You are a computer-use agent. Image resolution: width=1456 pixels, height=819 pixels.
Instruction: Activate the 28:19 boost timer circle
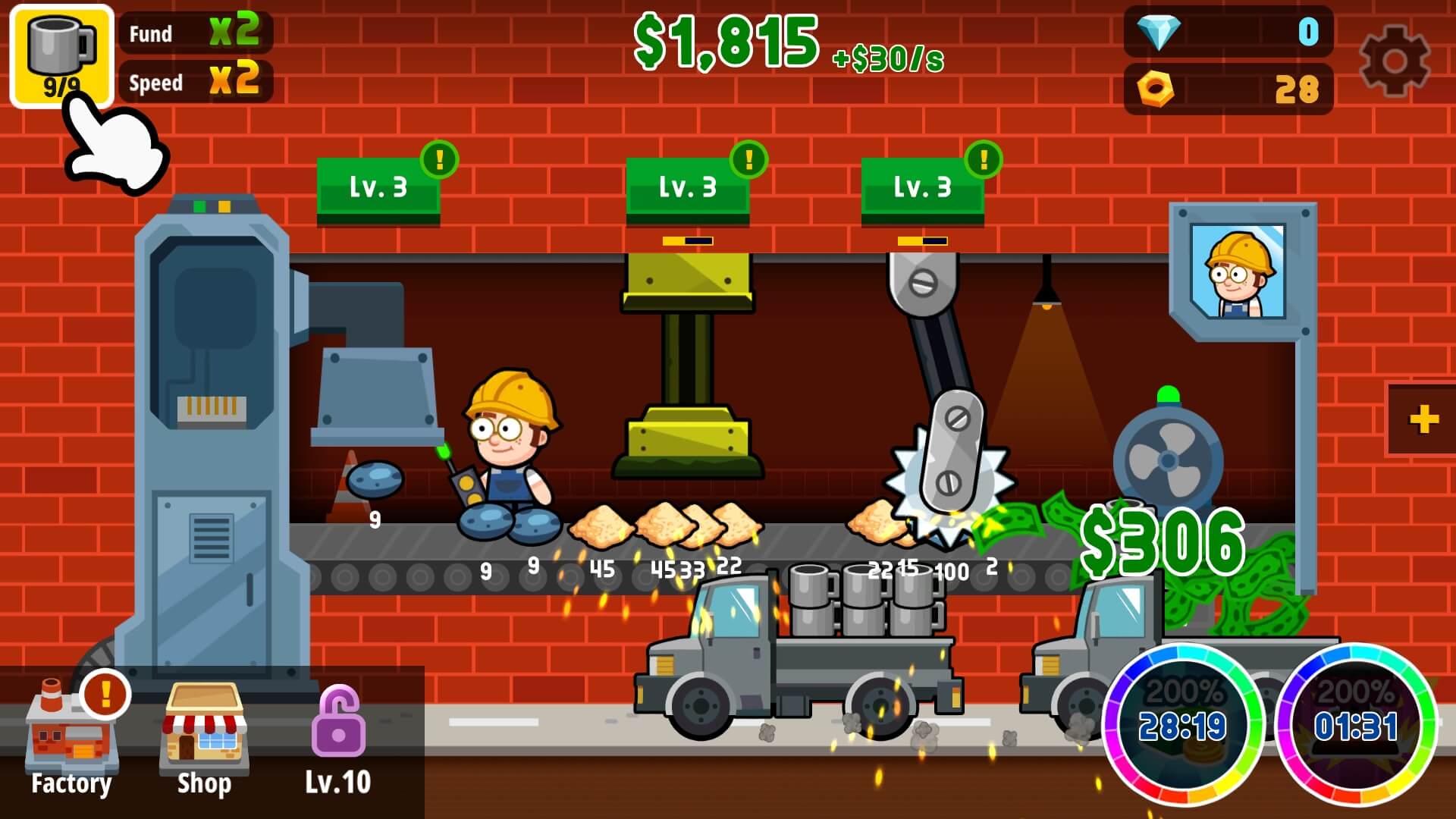point(1182,725)
